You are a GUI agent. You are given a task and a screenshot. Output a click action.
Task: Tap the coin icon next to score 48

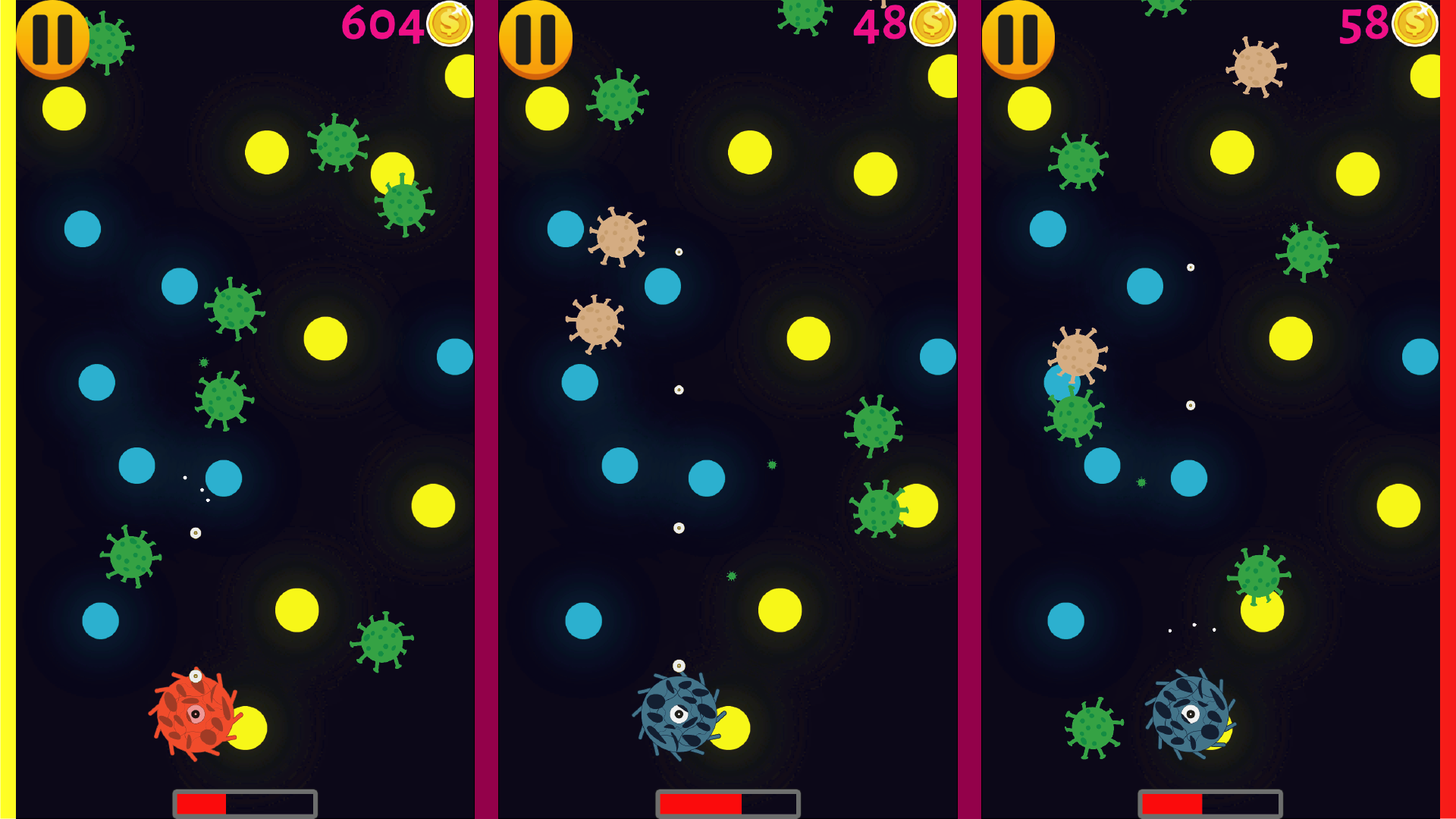click(x=932, y=24)
